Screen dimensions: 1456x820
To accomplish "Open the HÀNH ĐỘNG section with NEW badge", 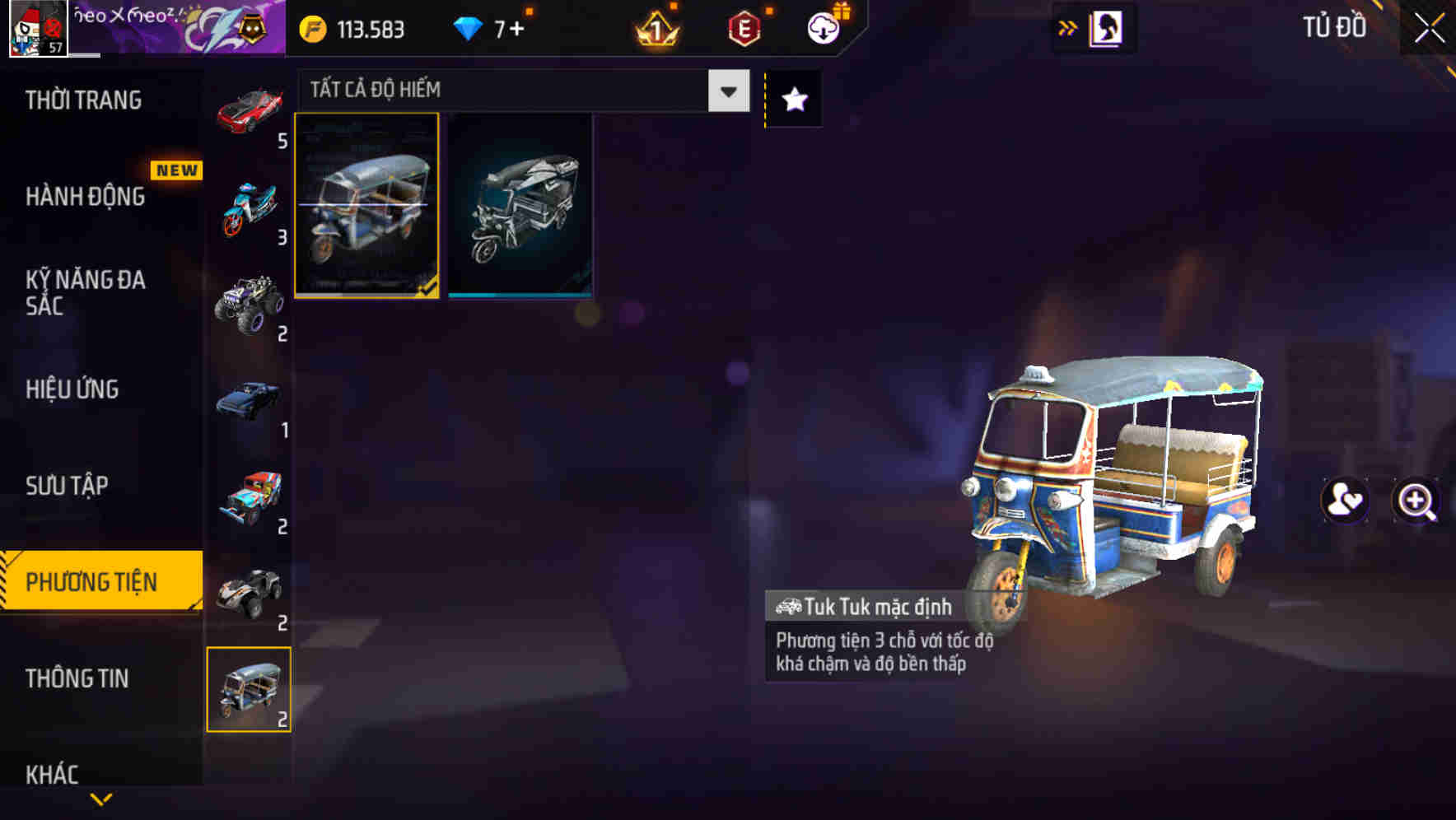I will [x=84, y=197].
